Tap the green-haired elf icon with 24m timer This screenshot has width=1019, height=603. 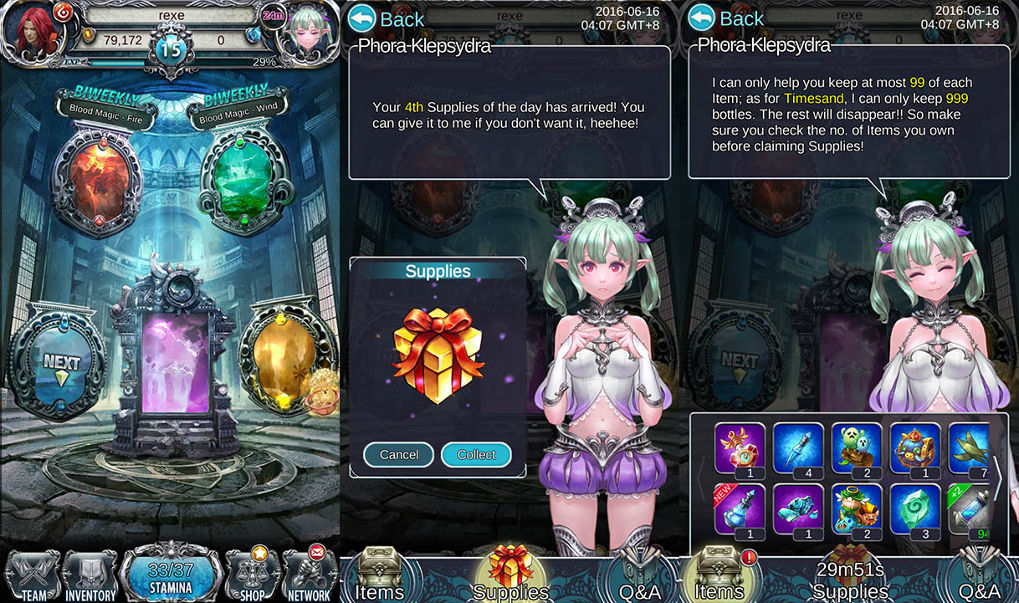(307, 37)
